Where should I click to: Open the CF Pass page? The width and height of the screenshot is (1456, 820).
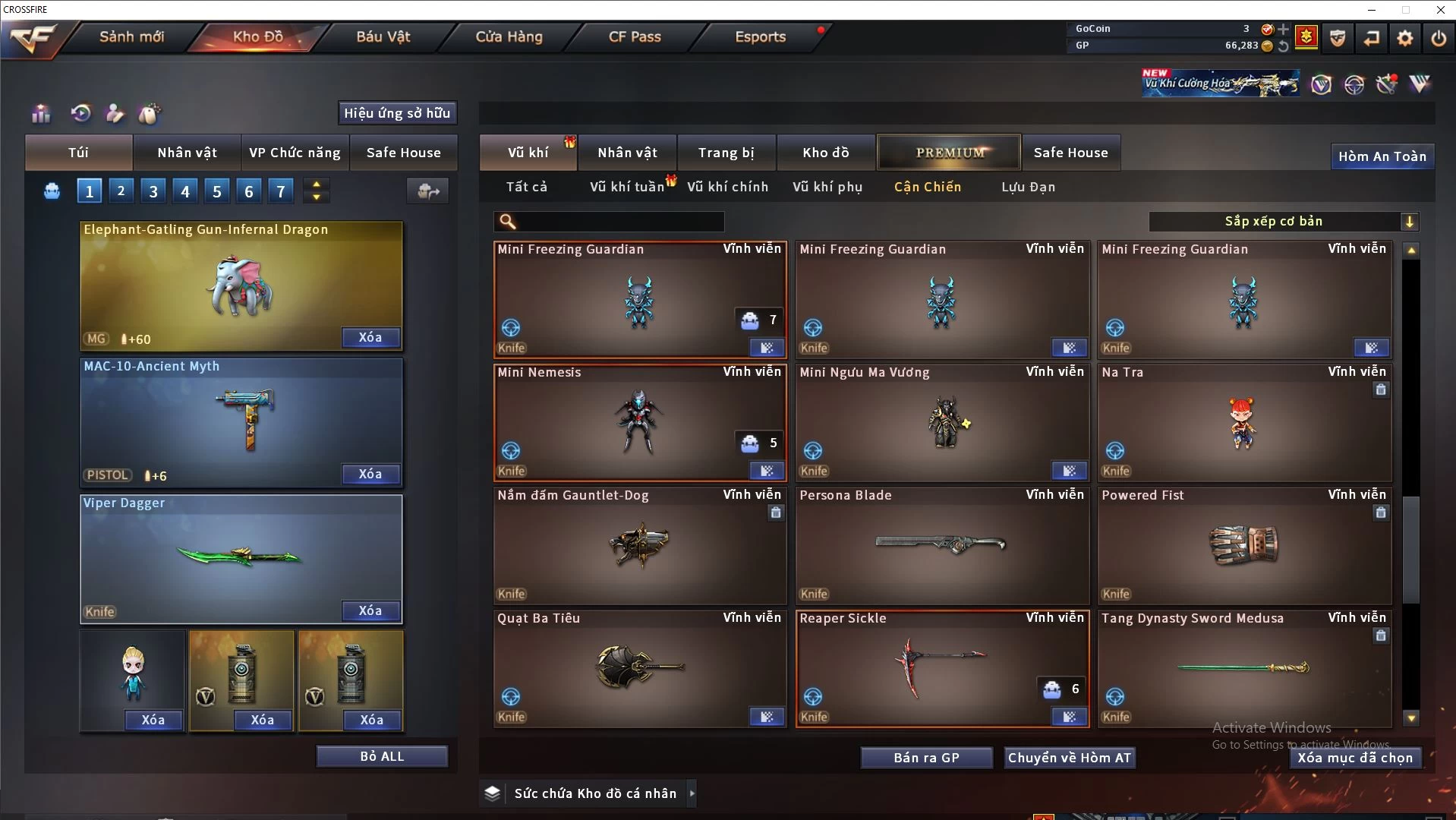tap(635, 36)
